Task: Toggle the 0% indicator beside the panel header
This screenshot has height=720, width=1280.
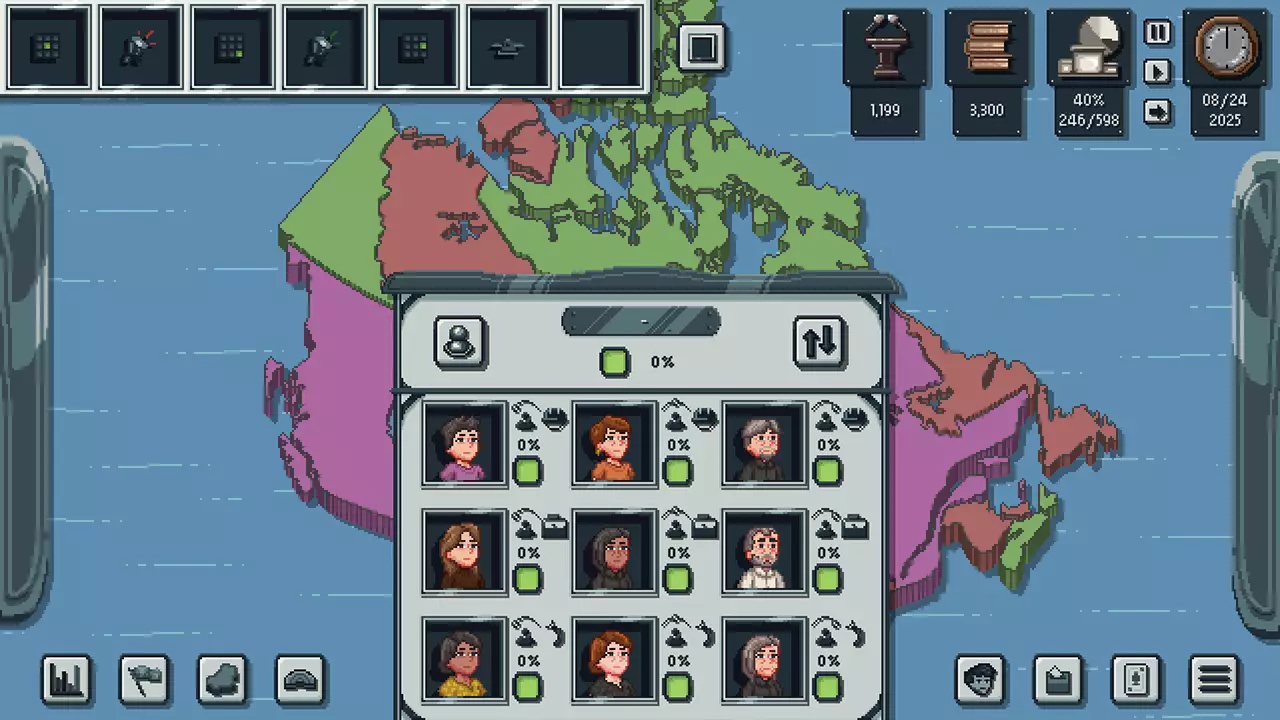Action: (614, 362)
